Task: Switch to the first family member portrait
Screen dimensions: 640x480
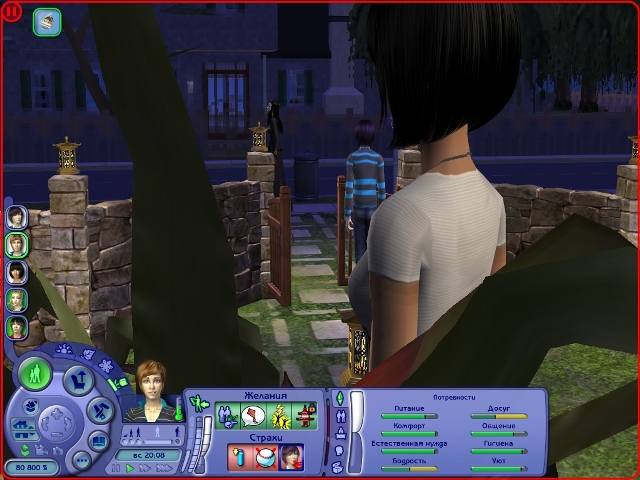Action: [16, 217]
